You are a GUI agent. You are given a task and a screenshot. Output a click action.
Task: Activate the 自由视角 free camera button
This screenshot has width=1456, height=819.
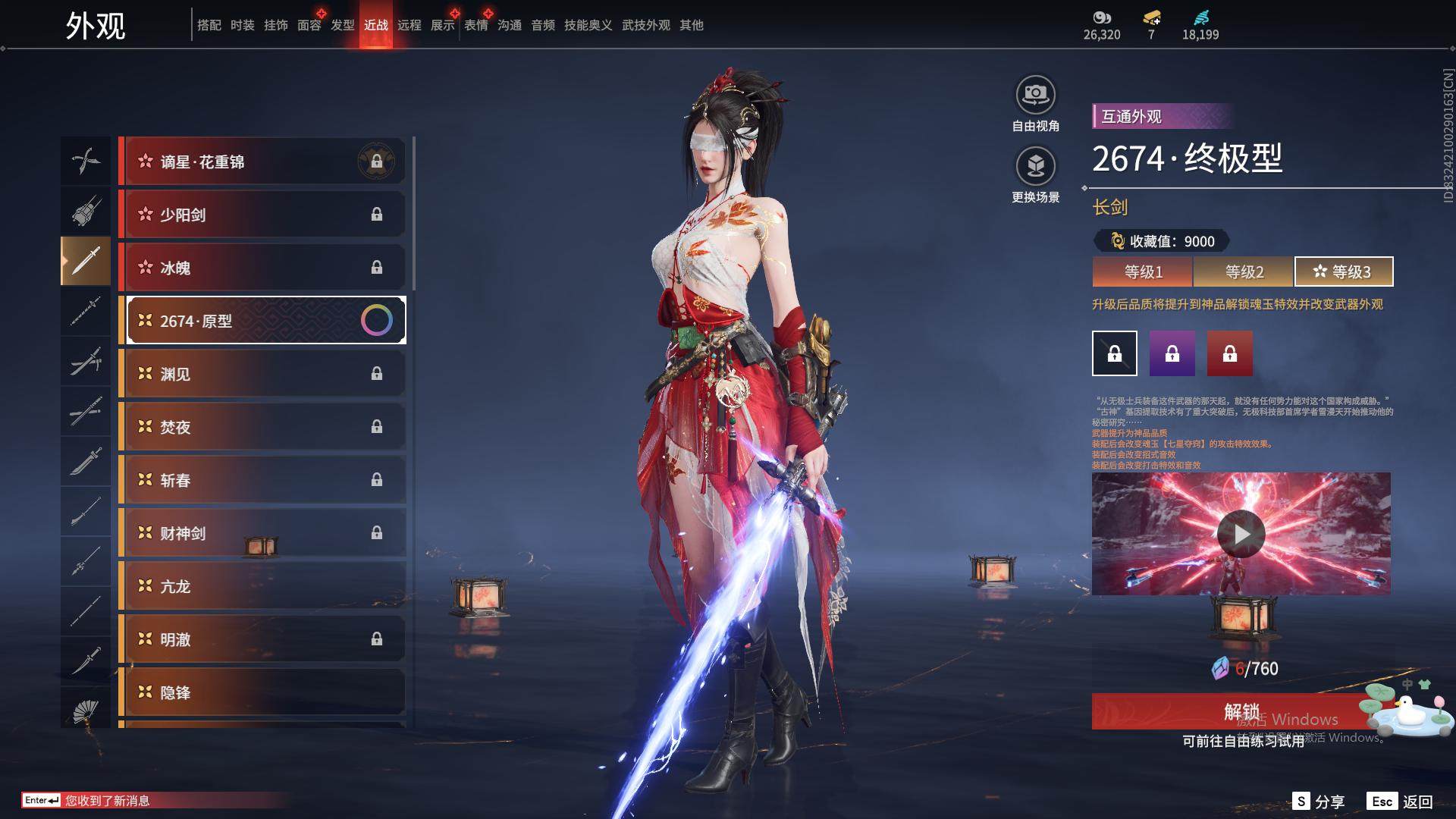click(1035, 96)
